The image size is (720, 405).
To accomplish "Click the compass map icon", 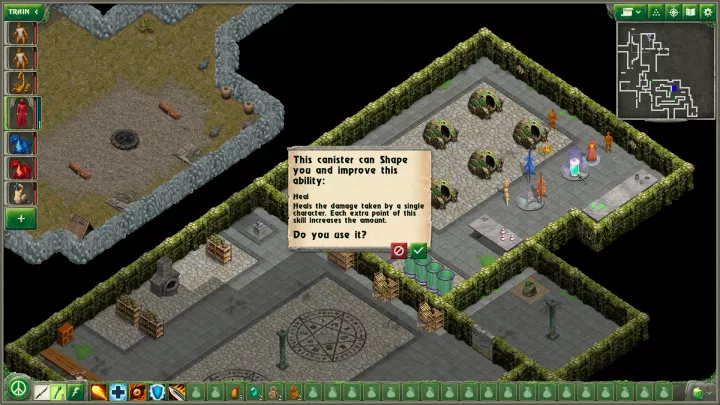I will (x=675, y=12).
